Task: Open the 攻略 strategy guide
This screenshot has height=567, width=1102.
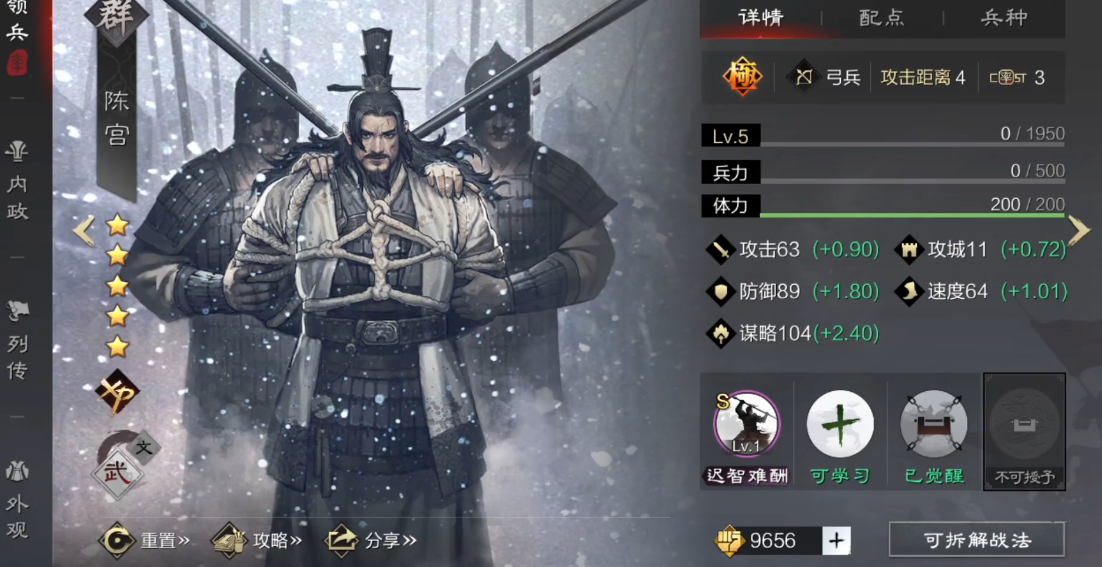Action: pyautogui.click(x=258, y=541)
